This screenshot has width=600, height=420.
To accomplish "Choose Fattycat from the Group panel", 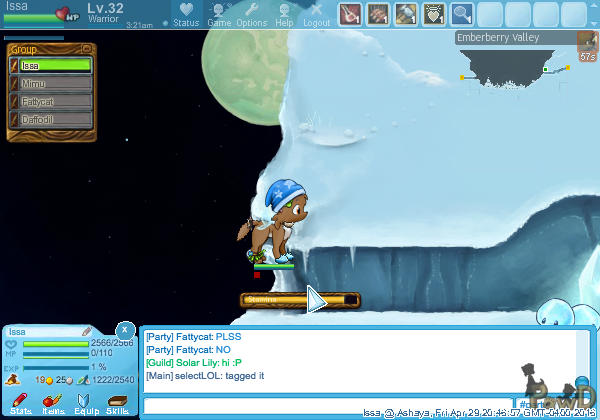I will (56, 101).
